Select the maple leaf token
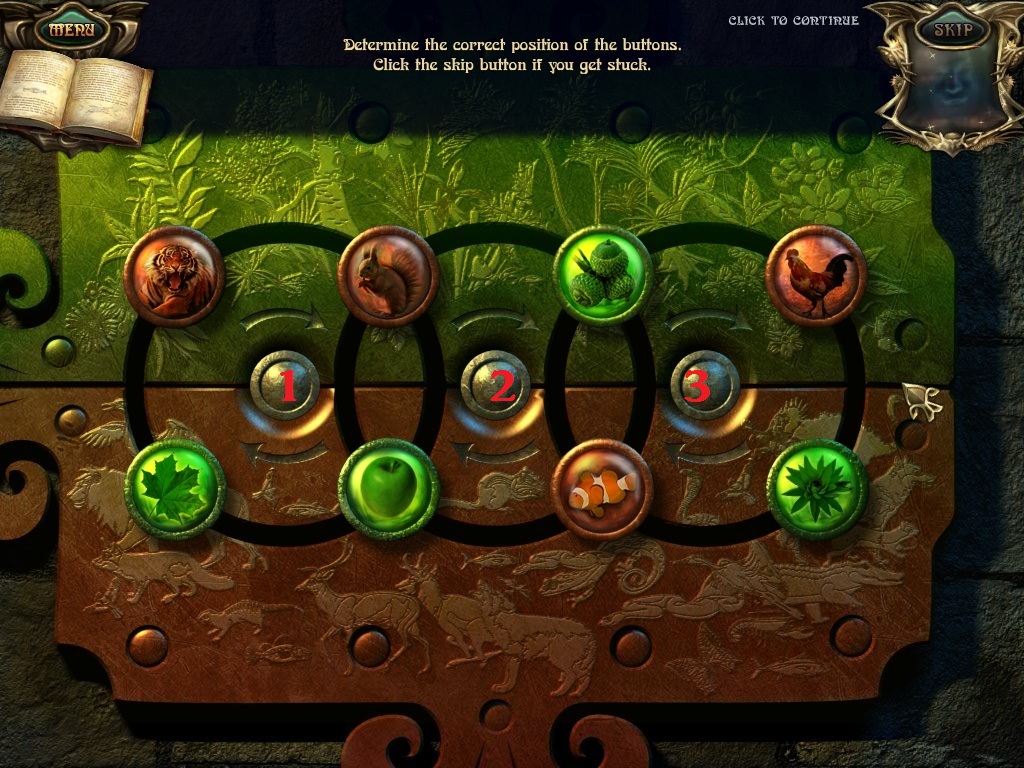This screenshot has width=1024, height=768. tap(174, 489)
